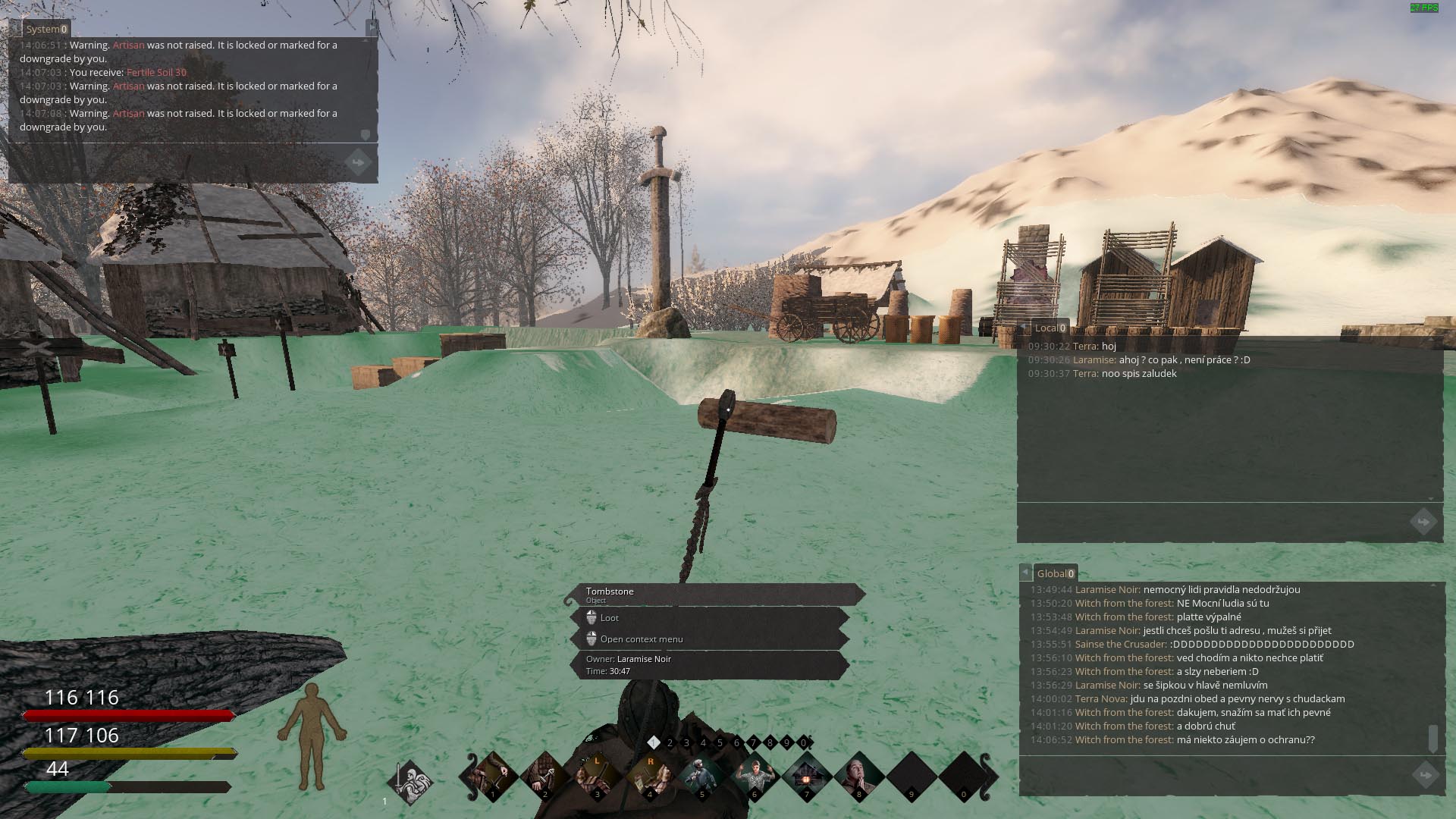
Task: Toggle the war stance knight icon
Action: click(411, 780)
